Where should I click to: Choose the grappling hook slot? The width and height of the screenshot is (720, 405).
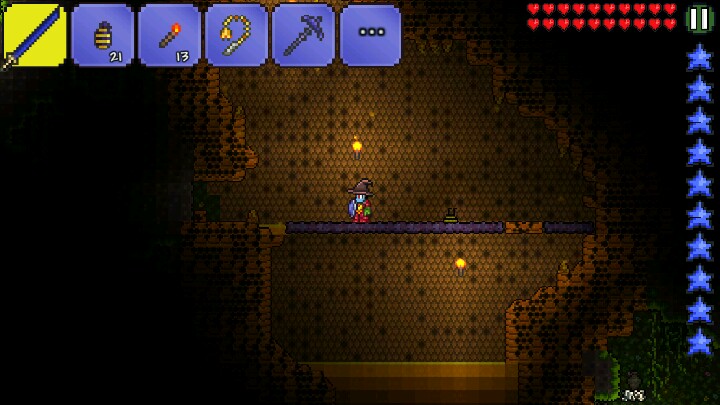pyautogui.click(x=236, y=36)
